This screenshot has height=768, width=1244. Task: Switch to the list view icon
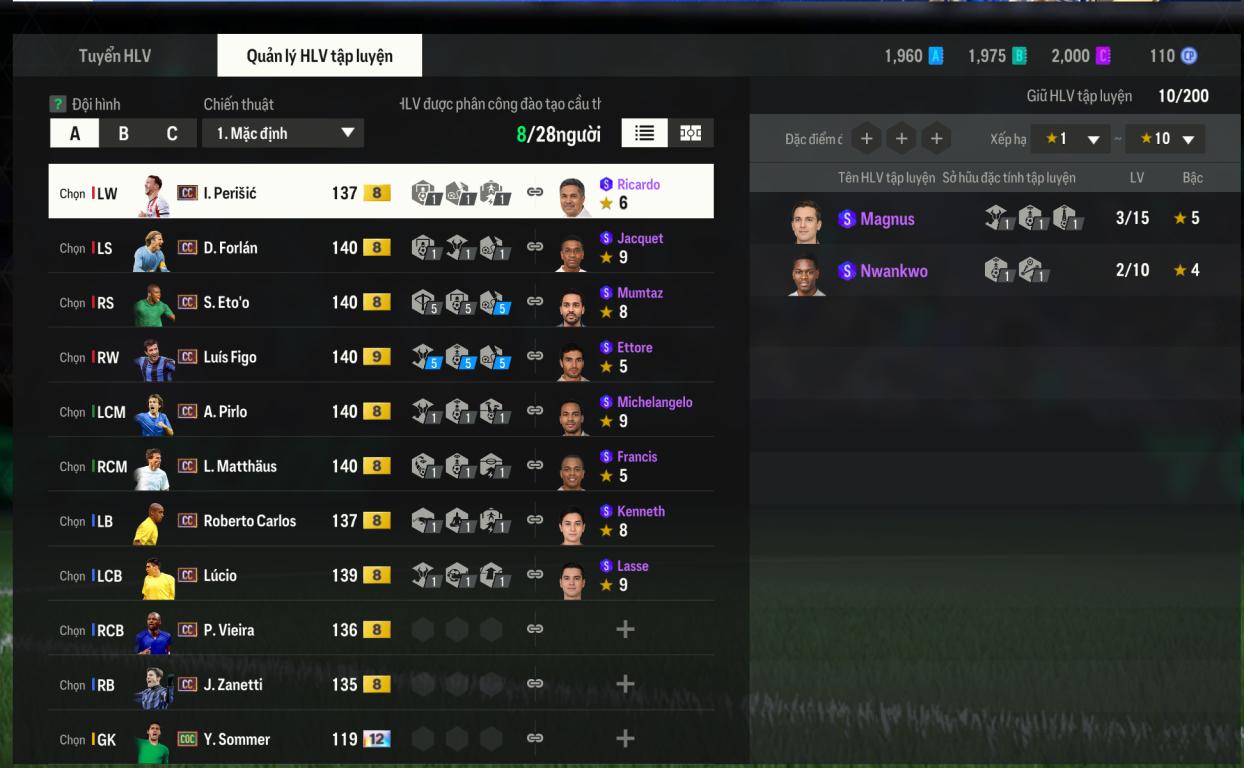pos(644,133)
